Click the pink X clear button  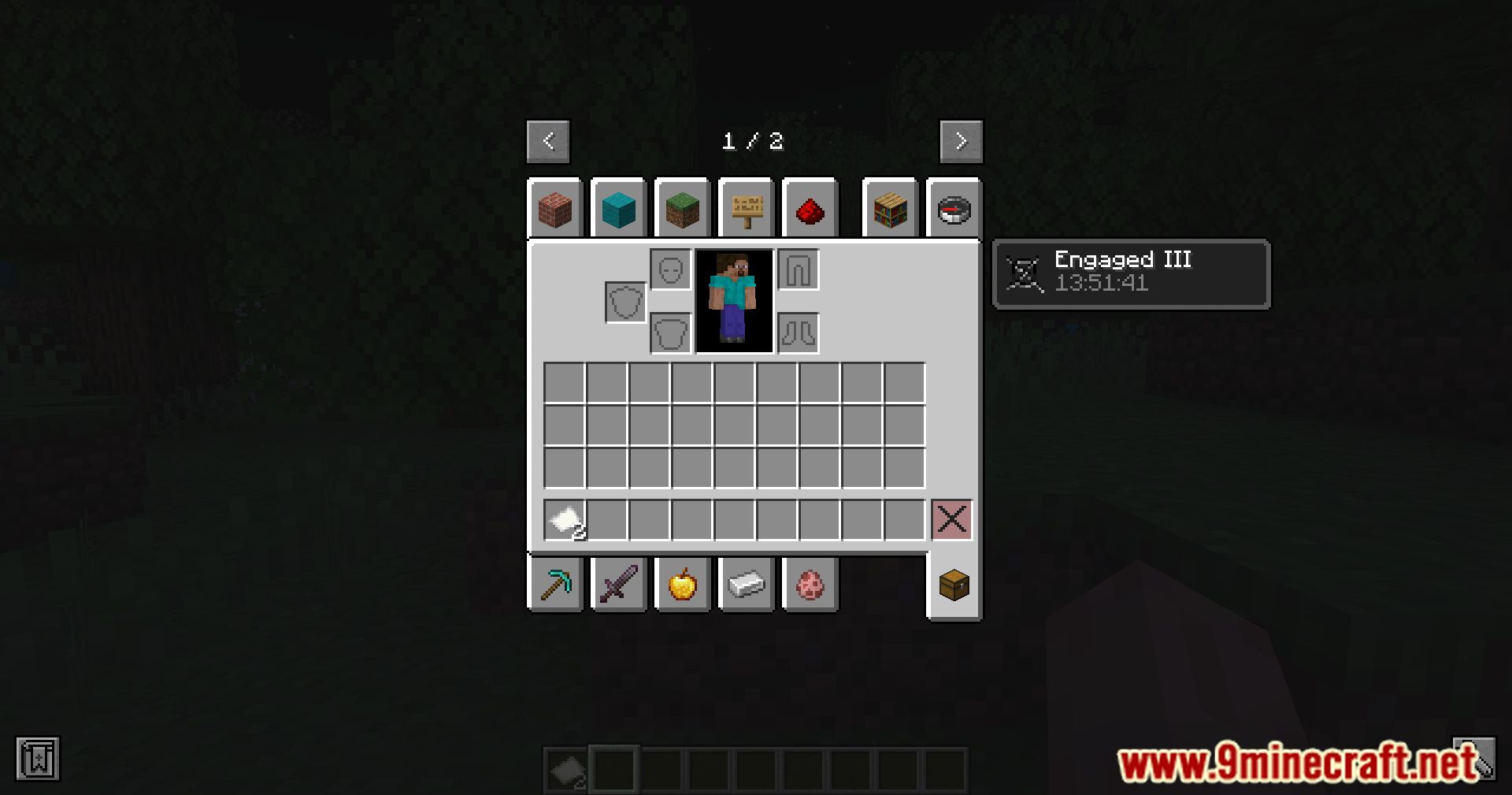tap(952, 519)
